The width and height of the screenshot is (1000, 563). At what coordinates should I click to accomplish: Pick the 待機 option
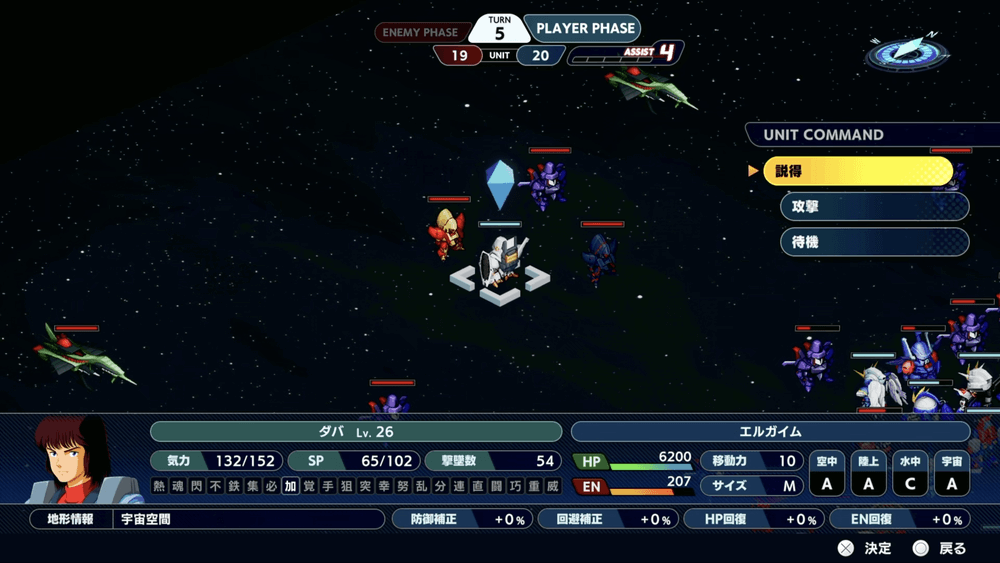[874, 242]
